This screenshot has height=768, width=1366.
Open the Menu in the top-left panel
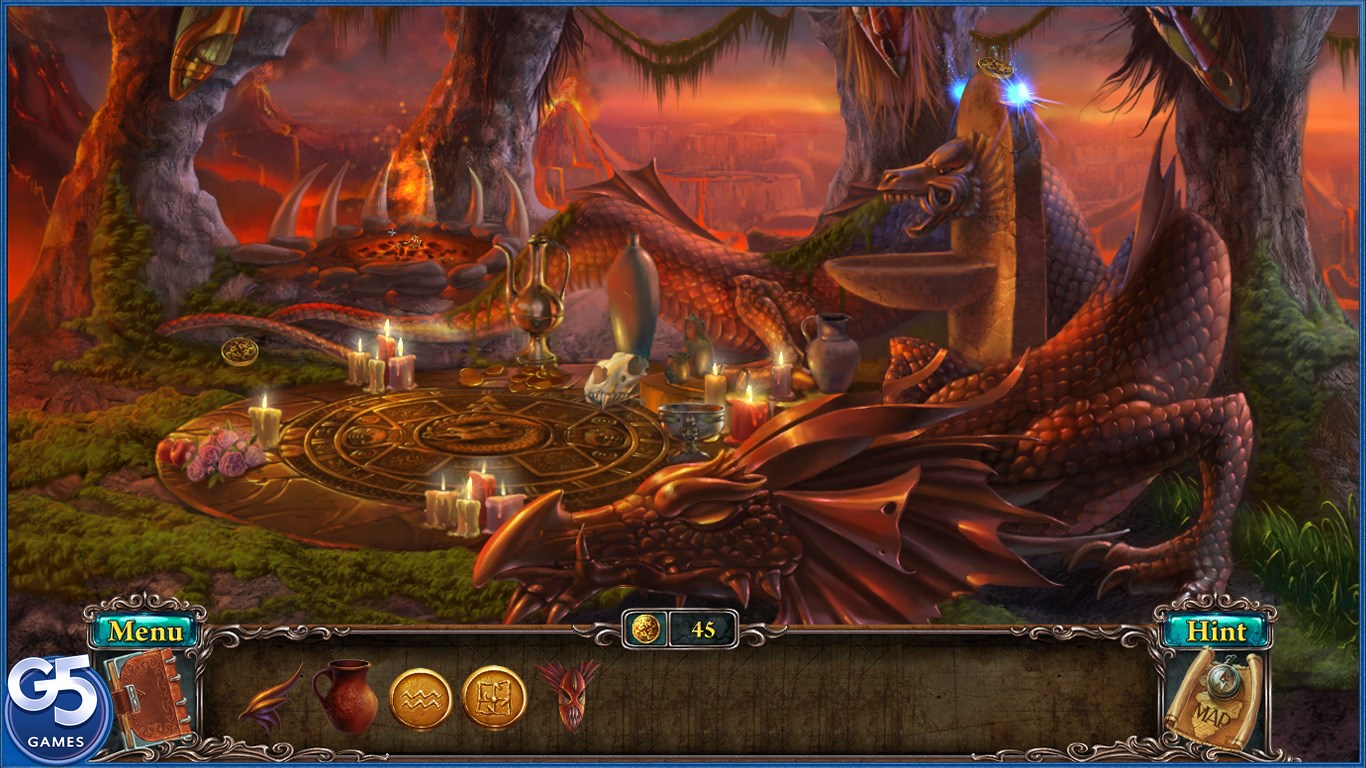coord(143,632)
